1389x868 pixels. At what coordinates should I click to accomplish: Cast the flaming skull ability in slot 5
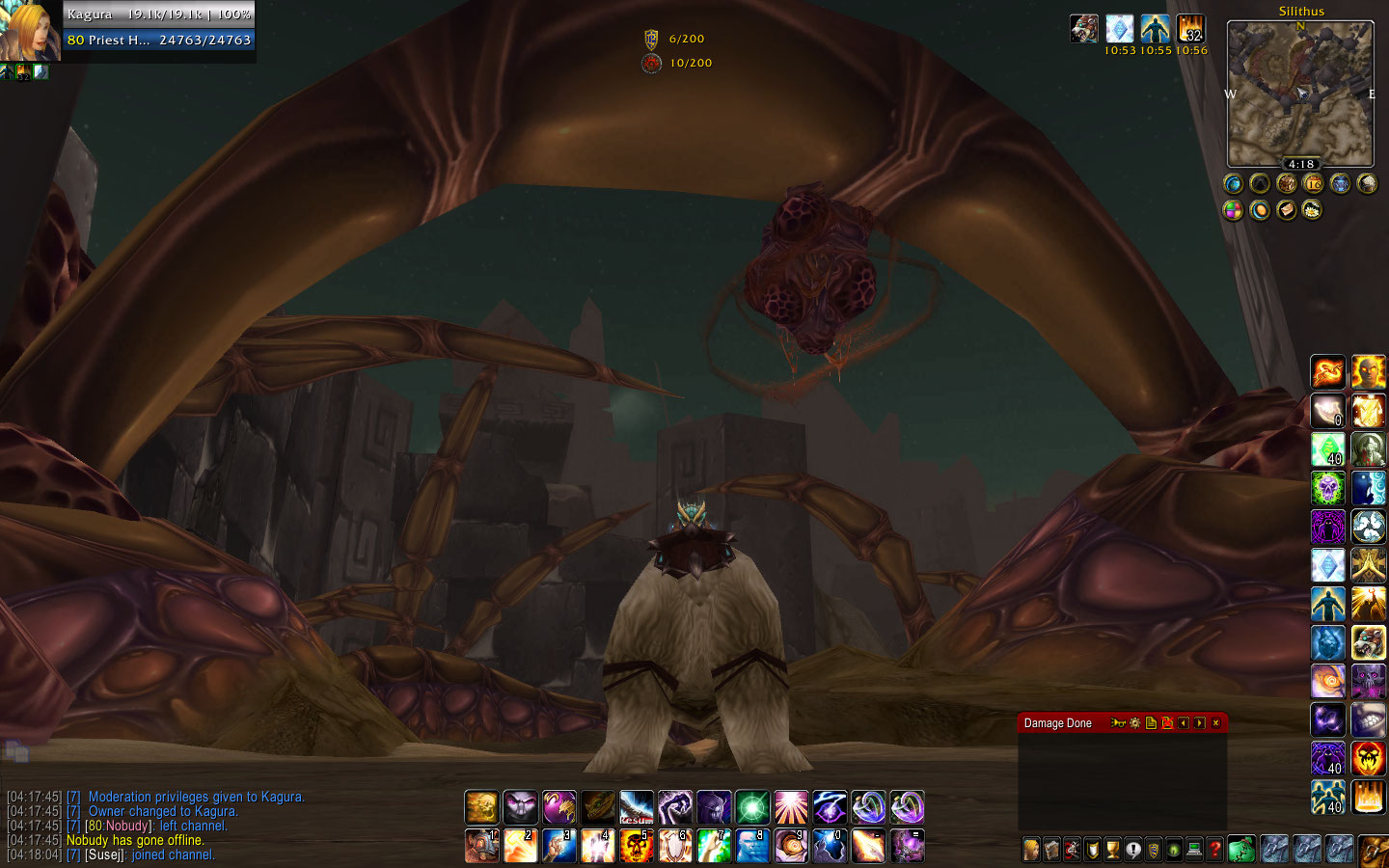[637, 846]
